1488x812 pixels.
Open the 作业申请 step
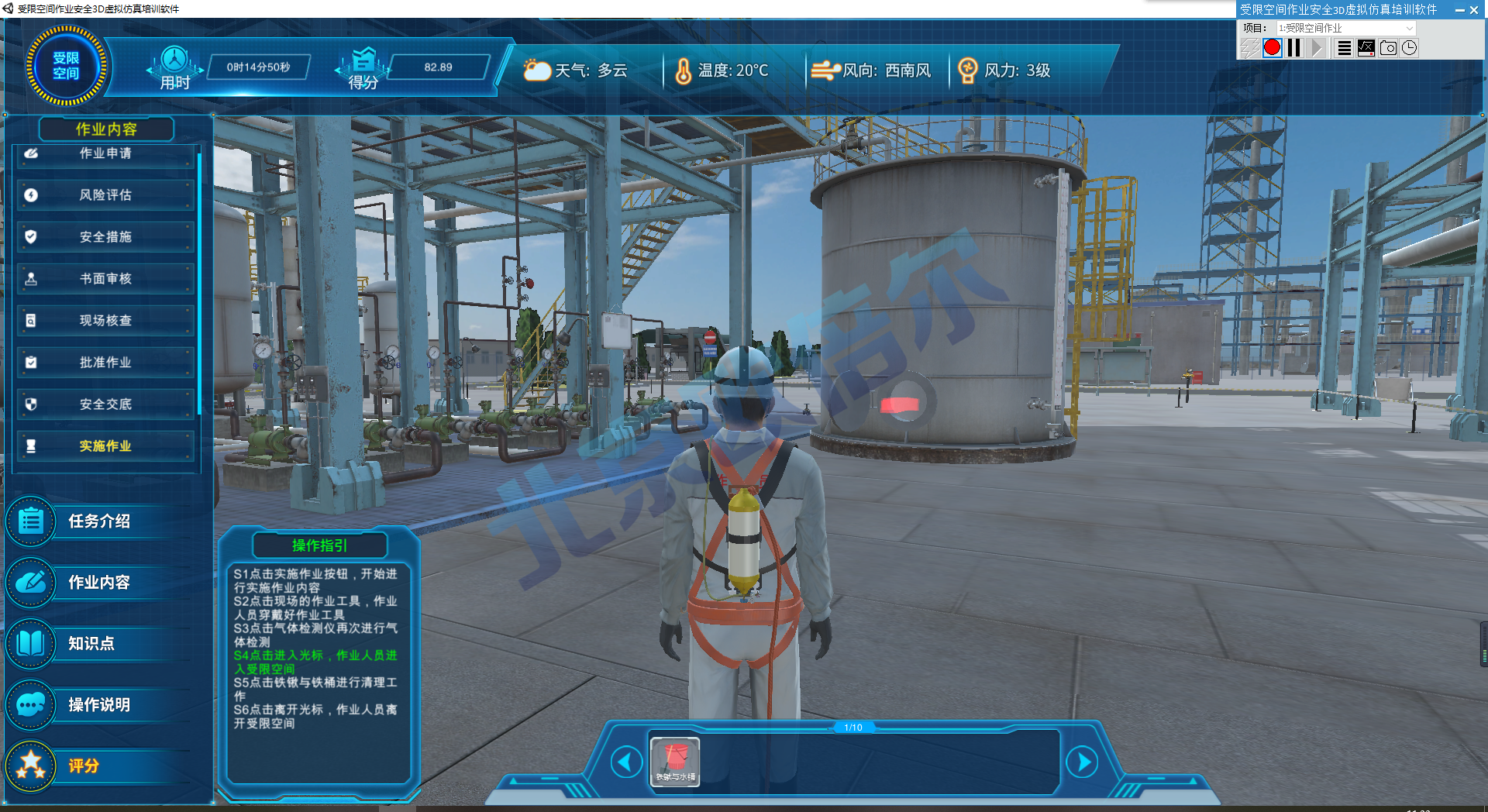point(105,153)
